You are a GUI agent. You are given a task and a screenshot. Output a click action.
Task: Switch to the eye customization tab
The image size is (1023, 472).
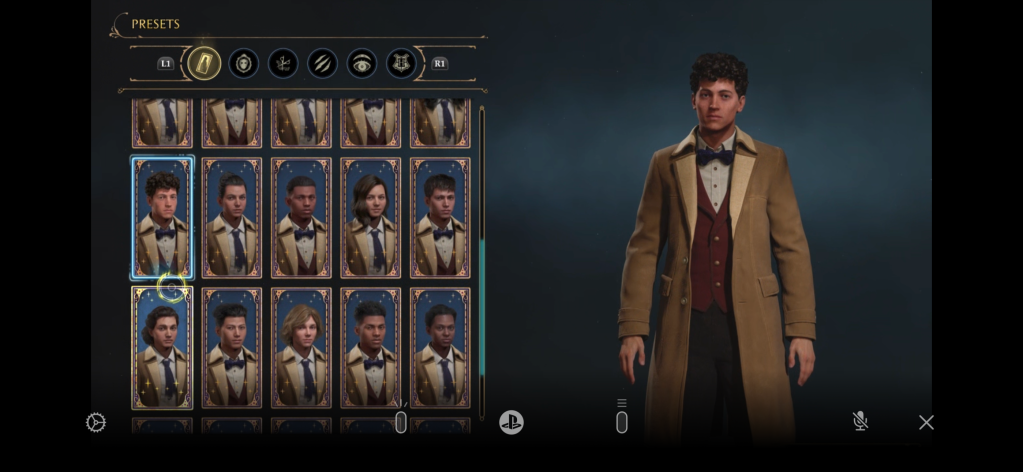click(x=362, y=64)
